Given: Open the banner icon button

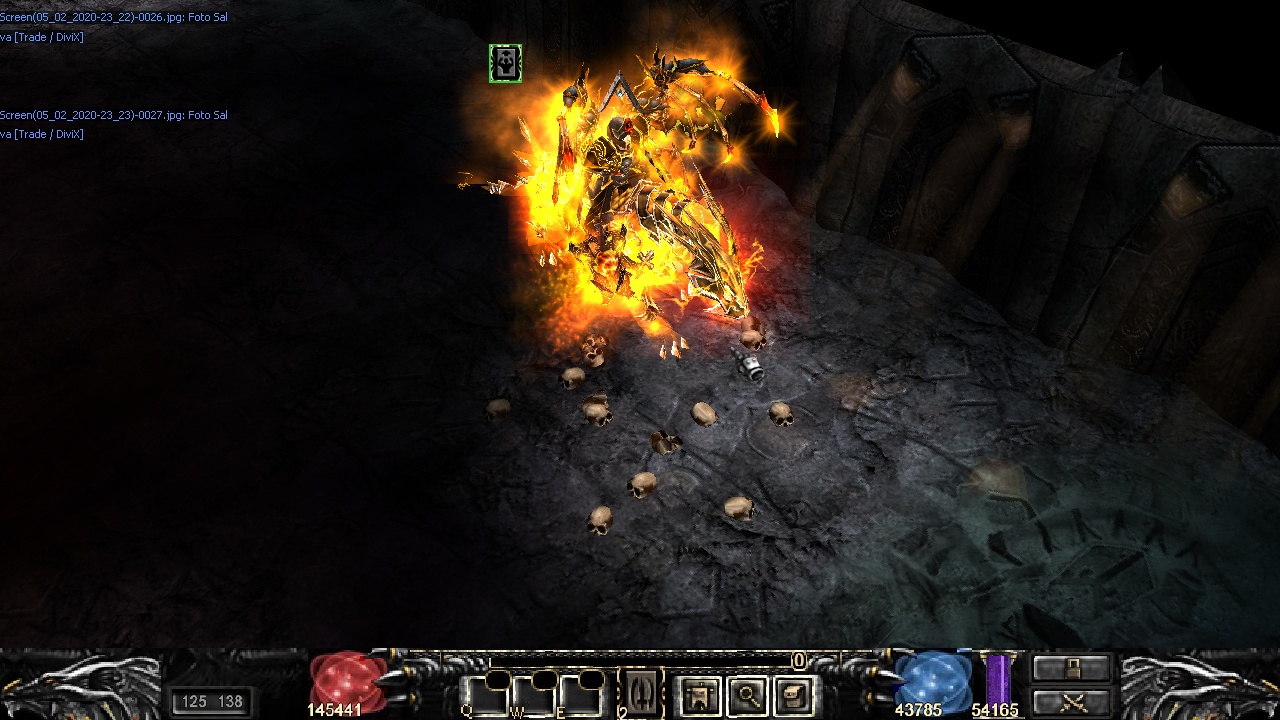Looking at the screenshot, I should (700, 696).
